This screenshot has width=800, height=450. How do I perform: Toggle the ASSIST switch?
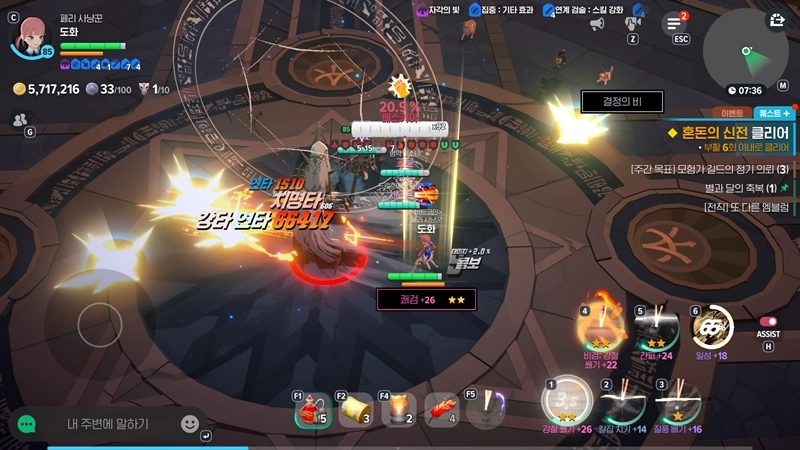tap(768, 322)
